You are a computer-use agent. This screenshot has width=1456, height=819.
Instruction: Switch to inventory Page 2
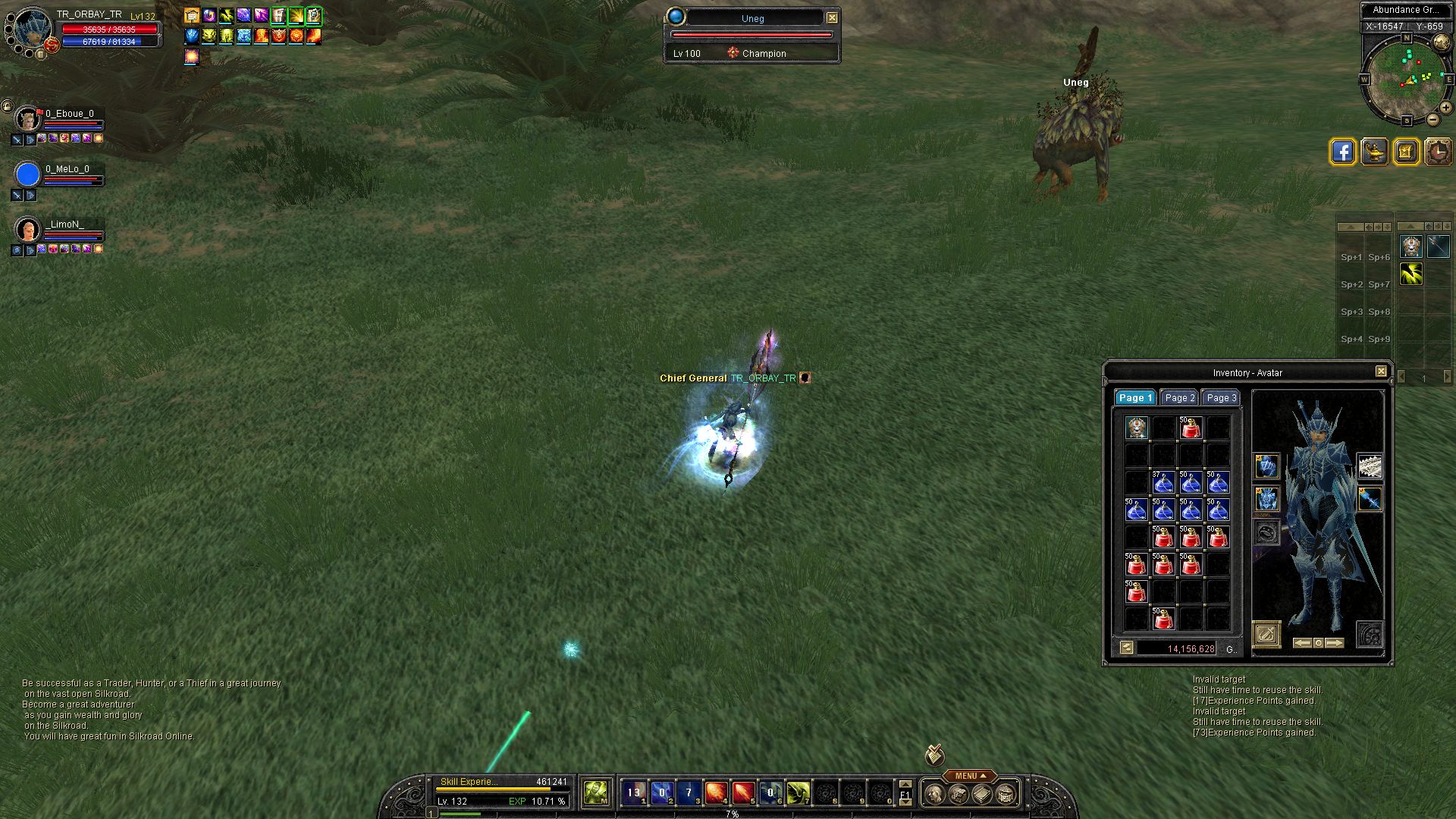coord(1180,398)
